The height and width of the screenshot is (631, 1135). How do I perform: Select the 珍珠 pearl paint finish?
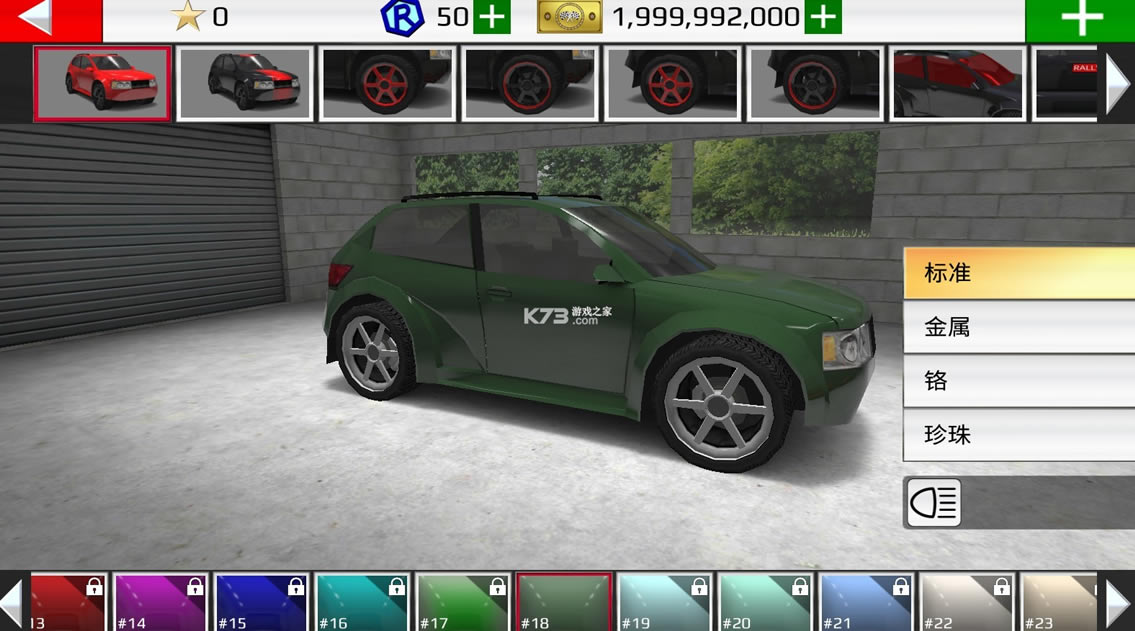pos(1018,435)
